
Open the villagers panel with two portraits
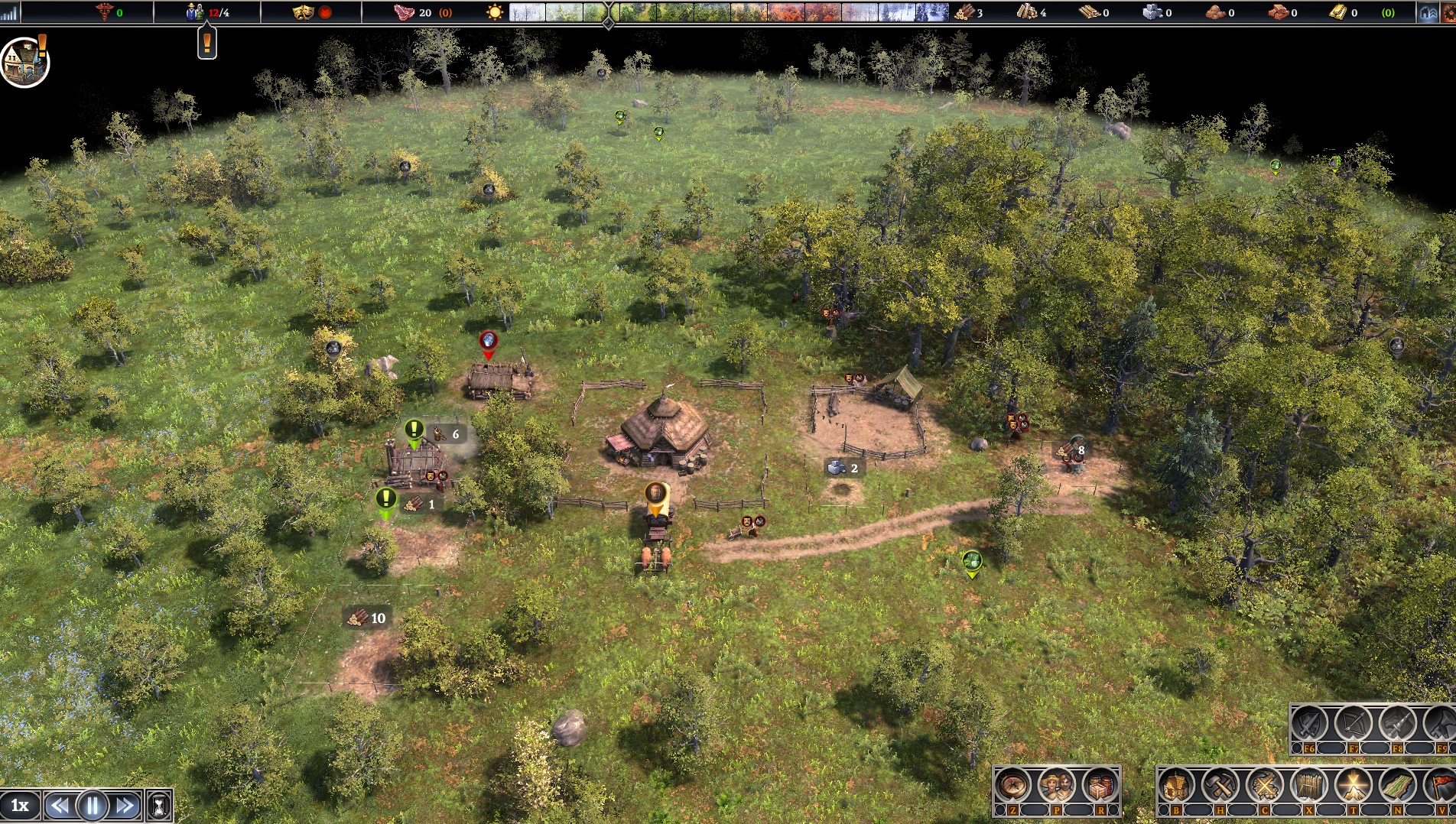pos(1057,785)
